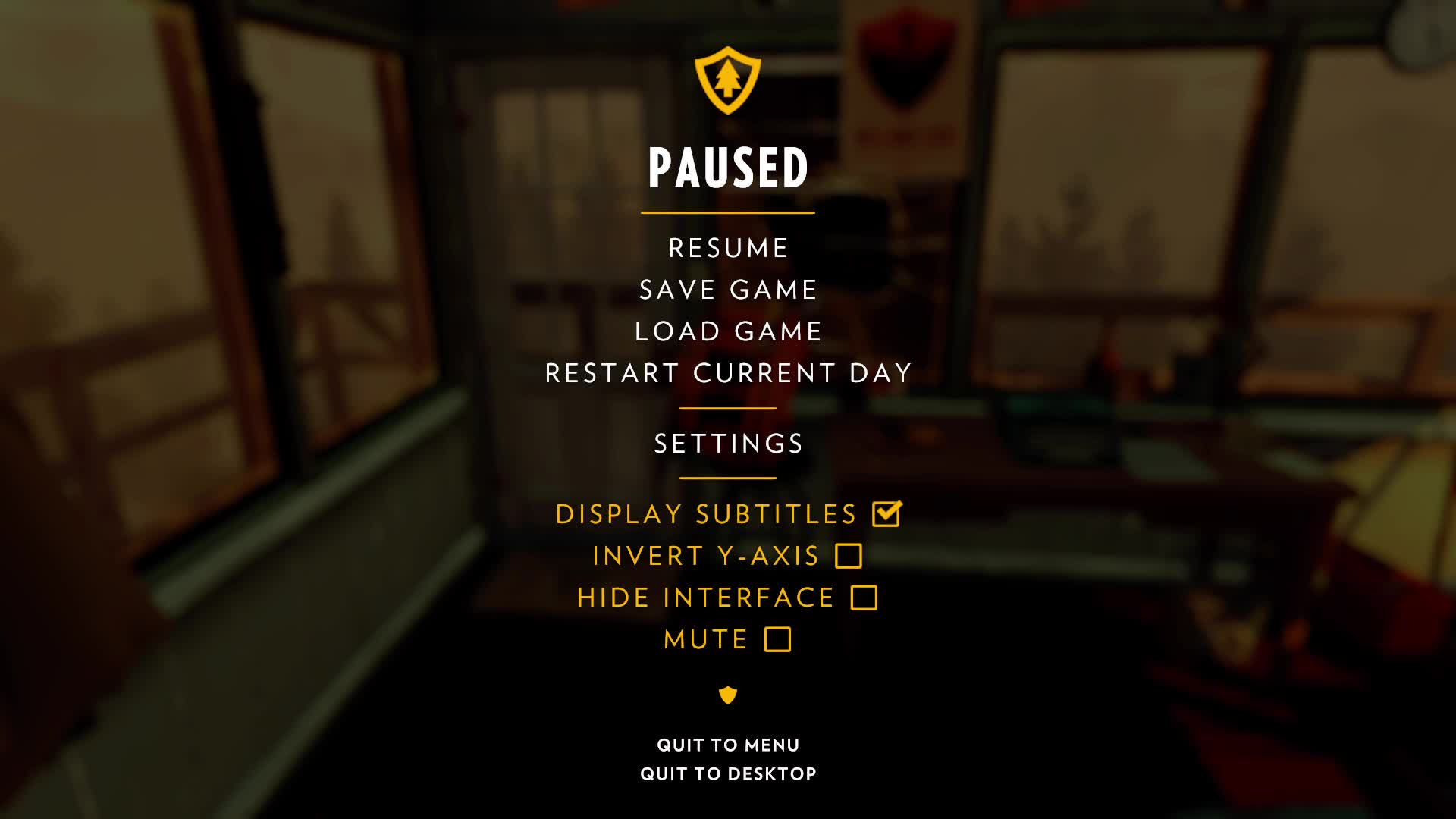Open the Save Game option

pyautogui.click(x=728, y=290)
